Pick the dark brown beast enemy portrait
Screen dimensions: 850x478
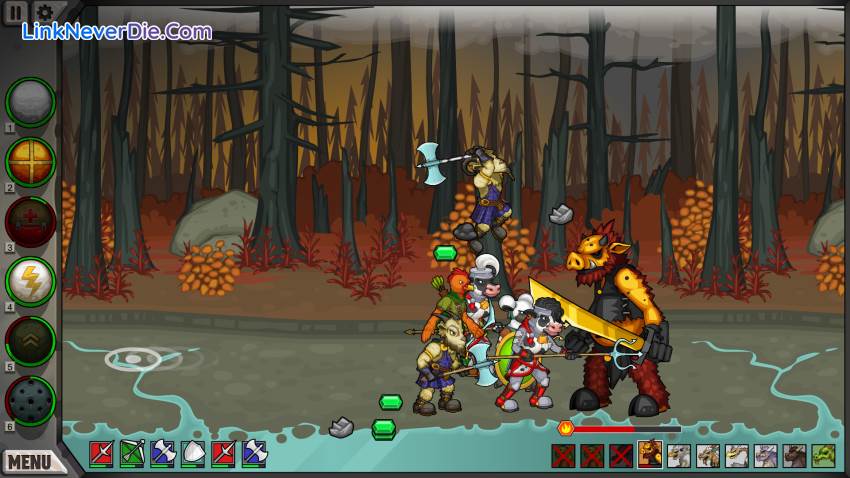point(794,456)
